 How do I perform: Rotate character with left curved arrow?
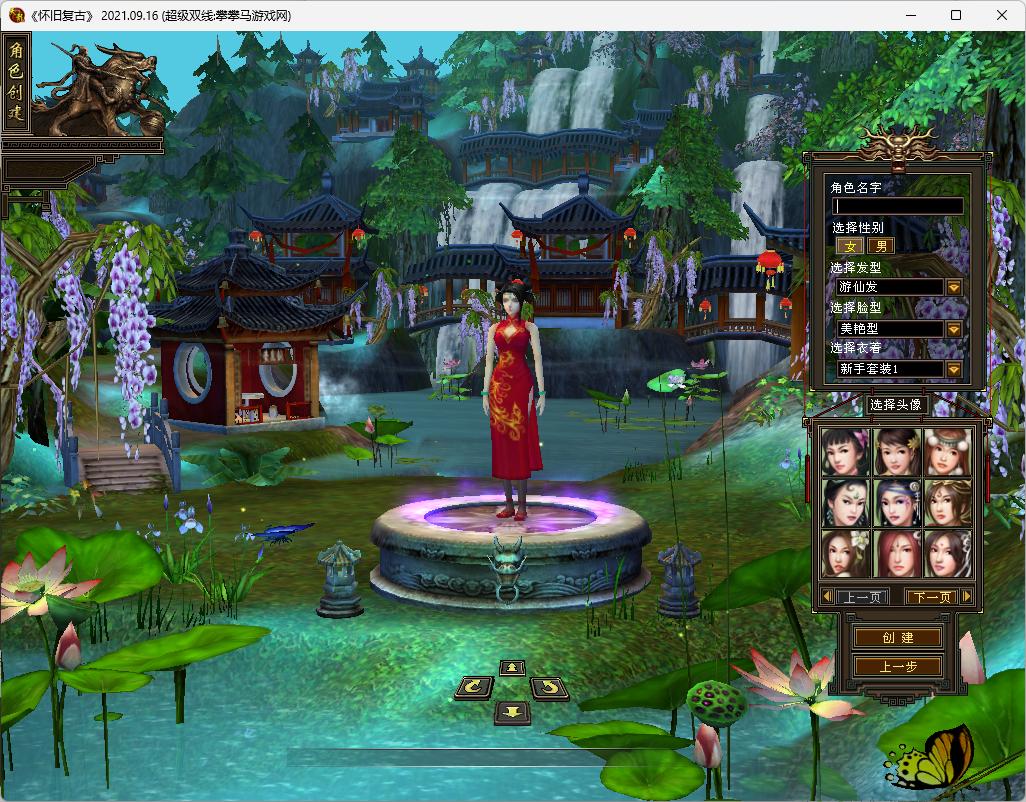(x=474, y=687)
